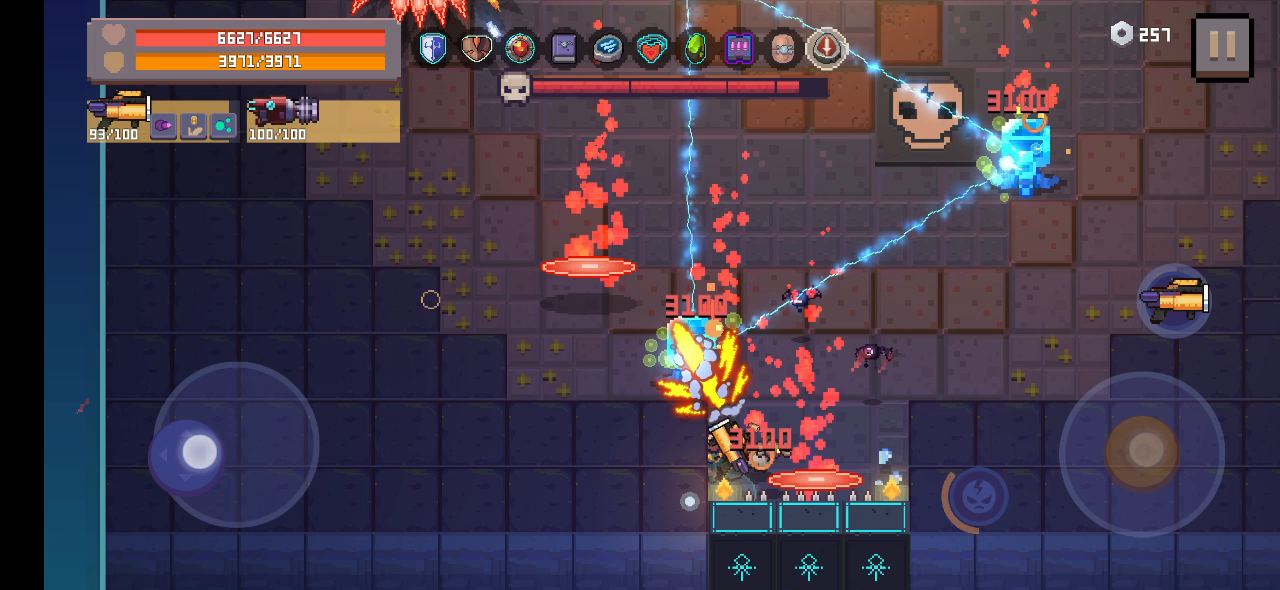Image resolution: width=1280 pixels, height=590 pixels.
Task: Tap the blue wind disc buff icon
Action: point(608,48)
